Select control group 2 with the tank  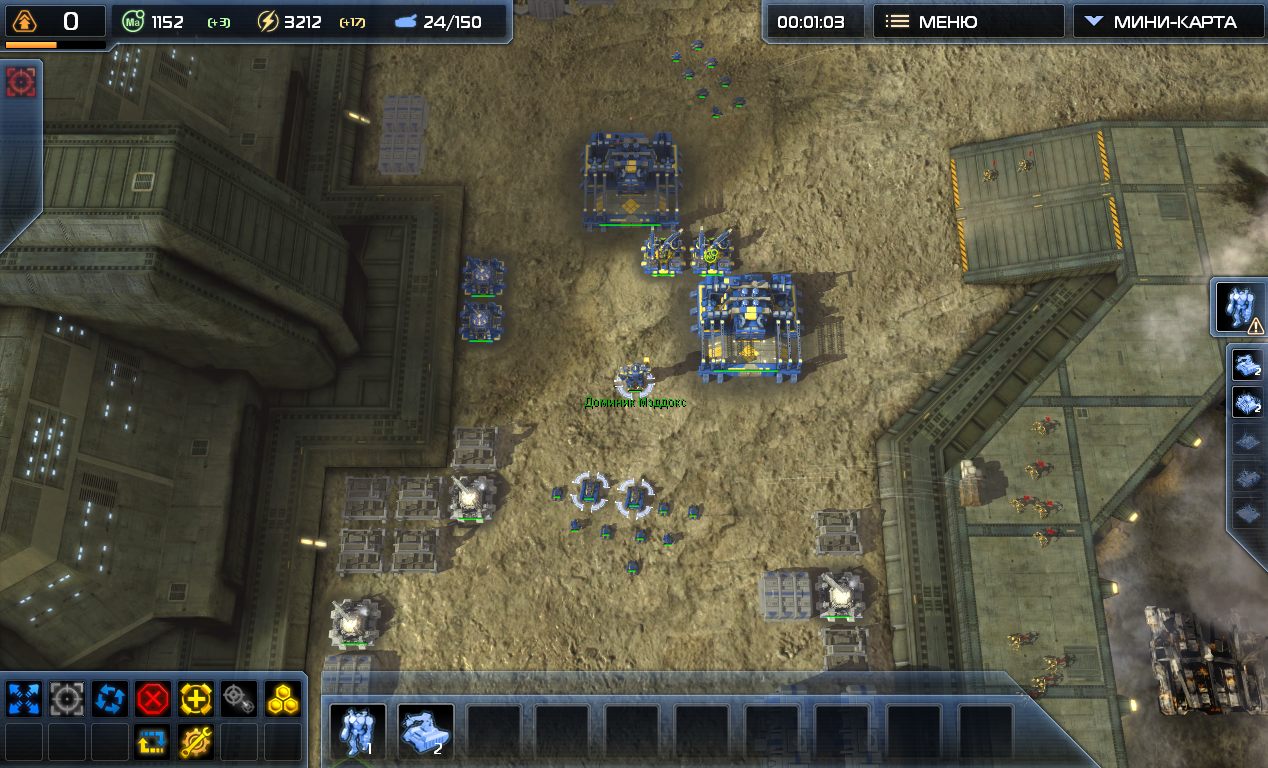[426, 731]
